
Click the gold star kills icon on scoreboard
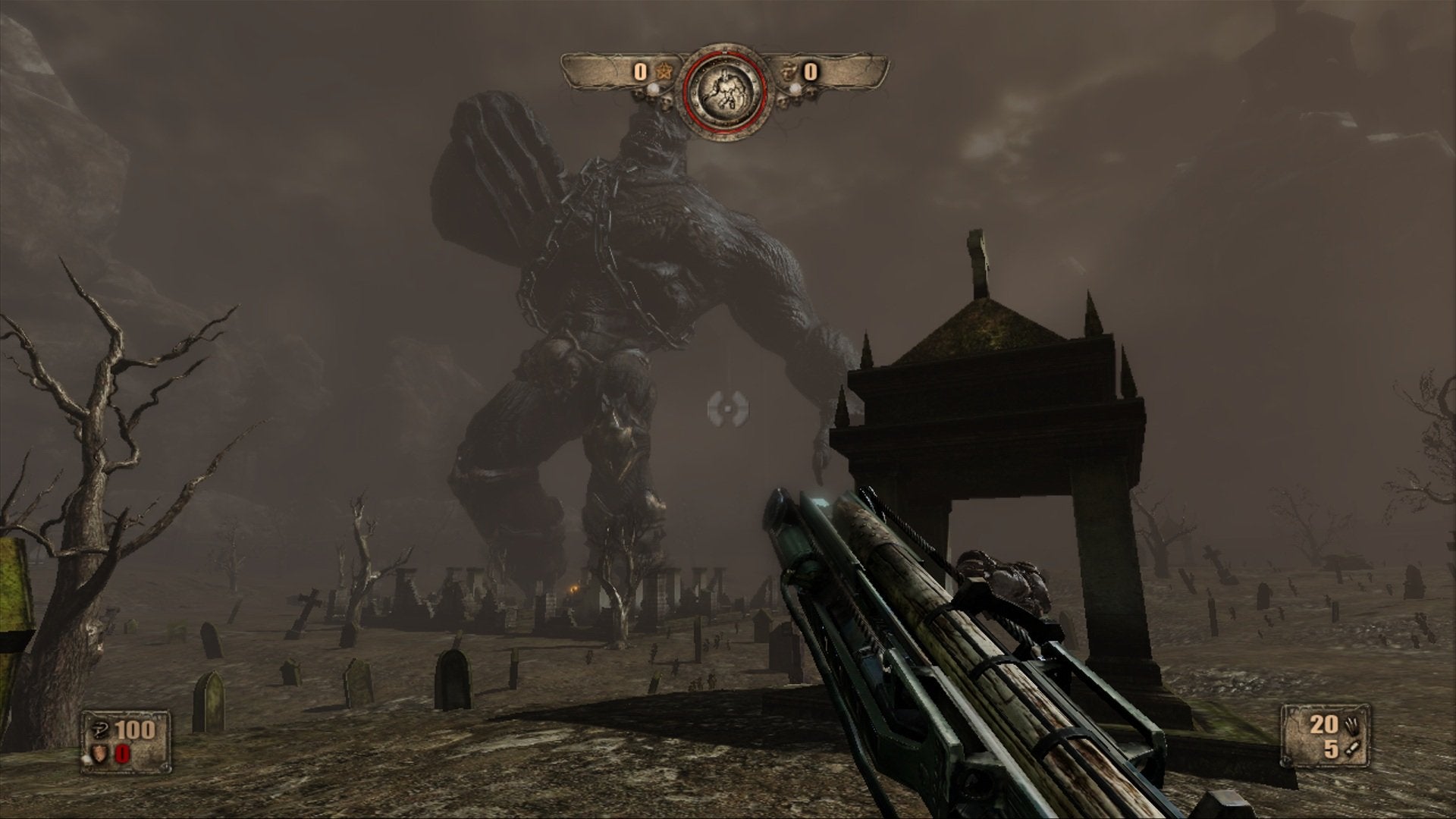coord(664,72)
